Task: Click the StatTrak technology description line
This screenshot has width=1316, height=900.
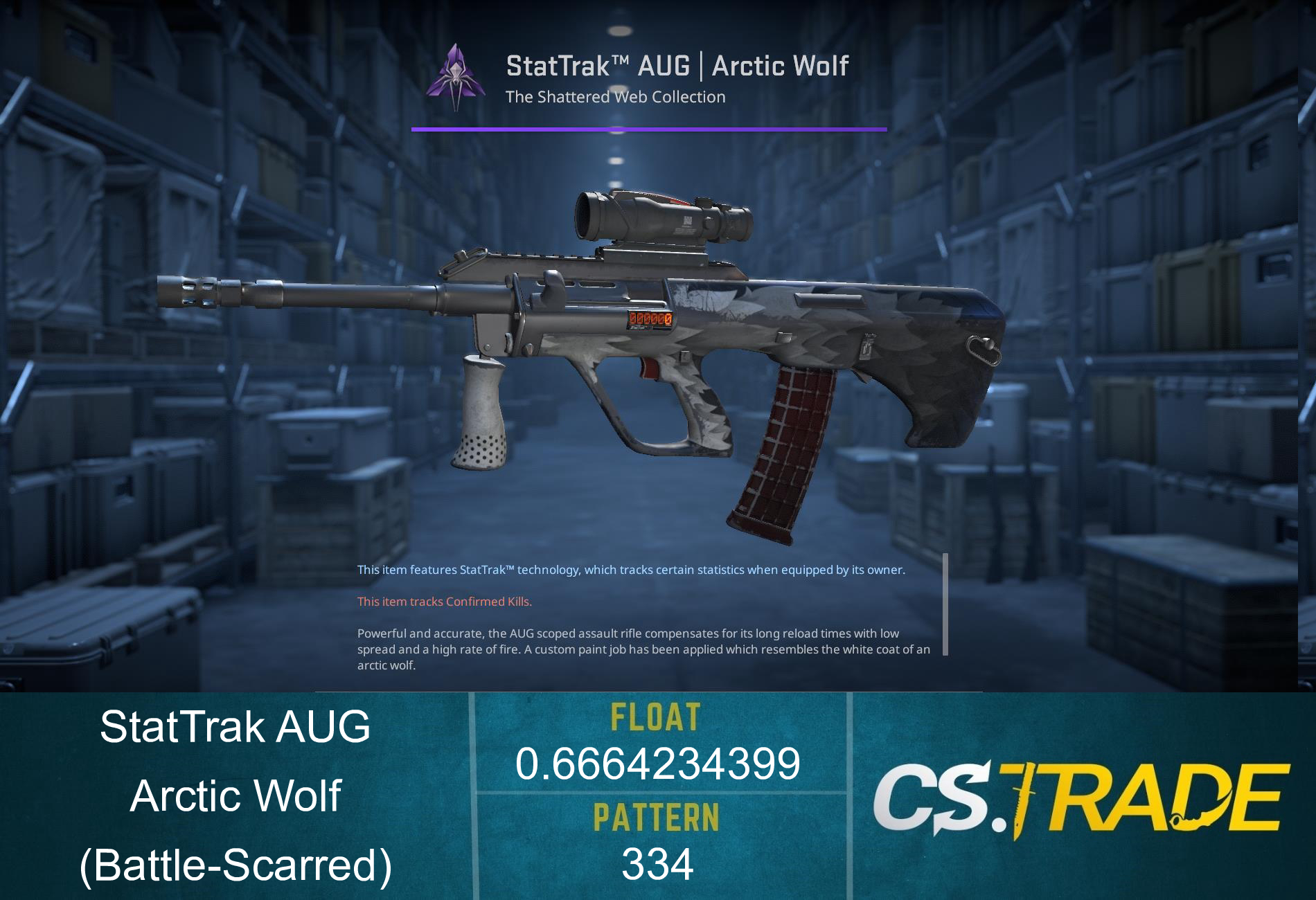Action: pyautogui.click(x=631, y=570)
